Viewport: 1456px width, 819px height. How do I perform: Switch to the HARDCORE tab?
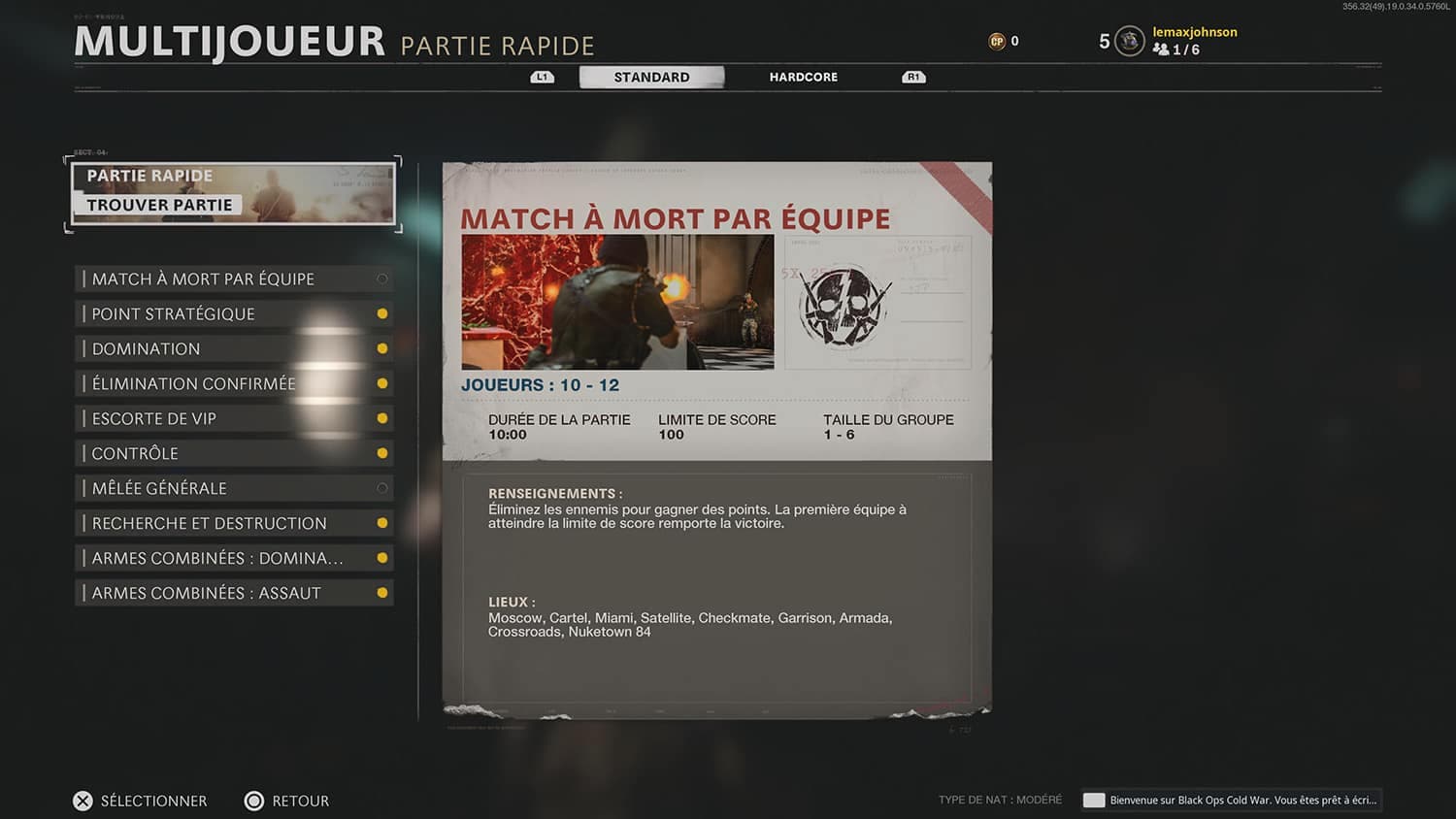[803, 77]
